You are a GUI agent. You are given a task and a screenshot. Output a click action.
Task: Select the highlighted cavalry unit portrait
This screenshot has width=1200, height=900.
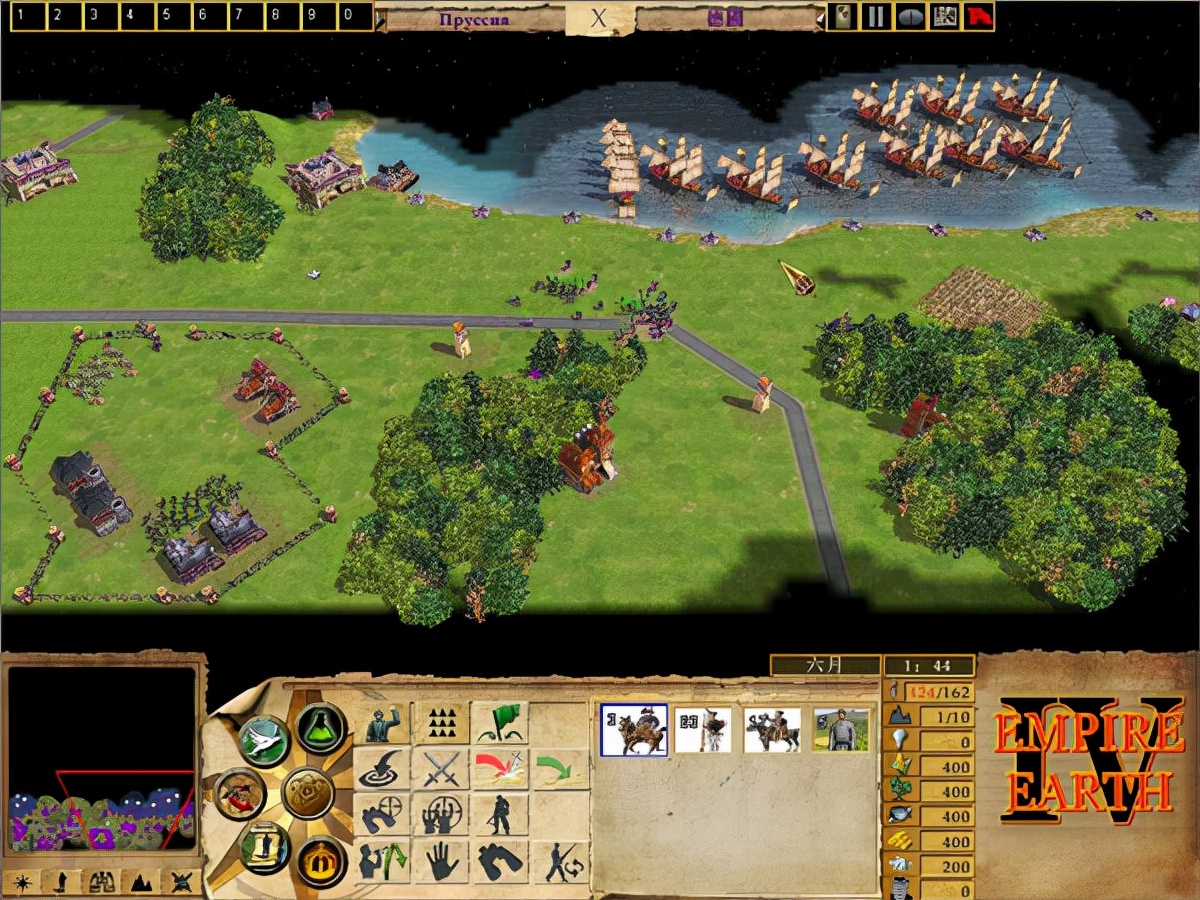click(x=634, y=729)
